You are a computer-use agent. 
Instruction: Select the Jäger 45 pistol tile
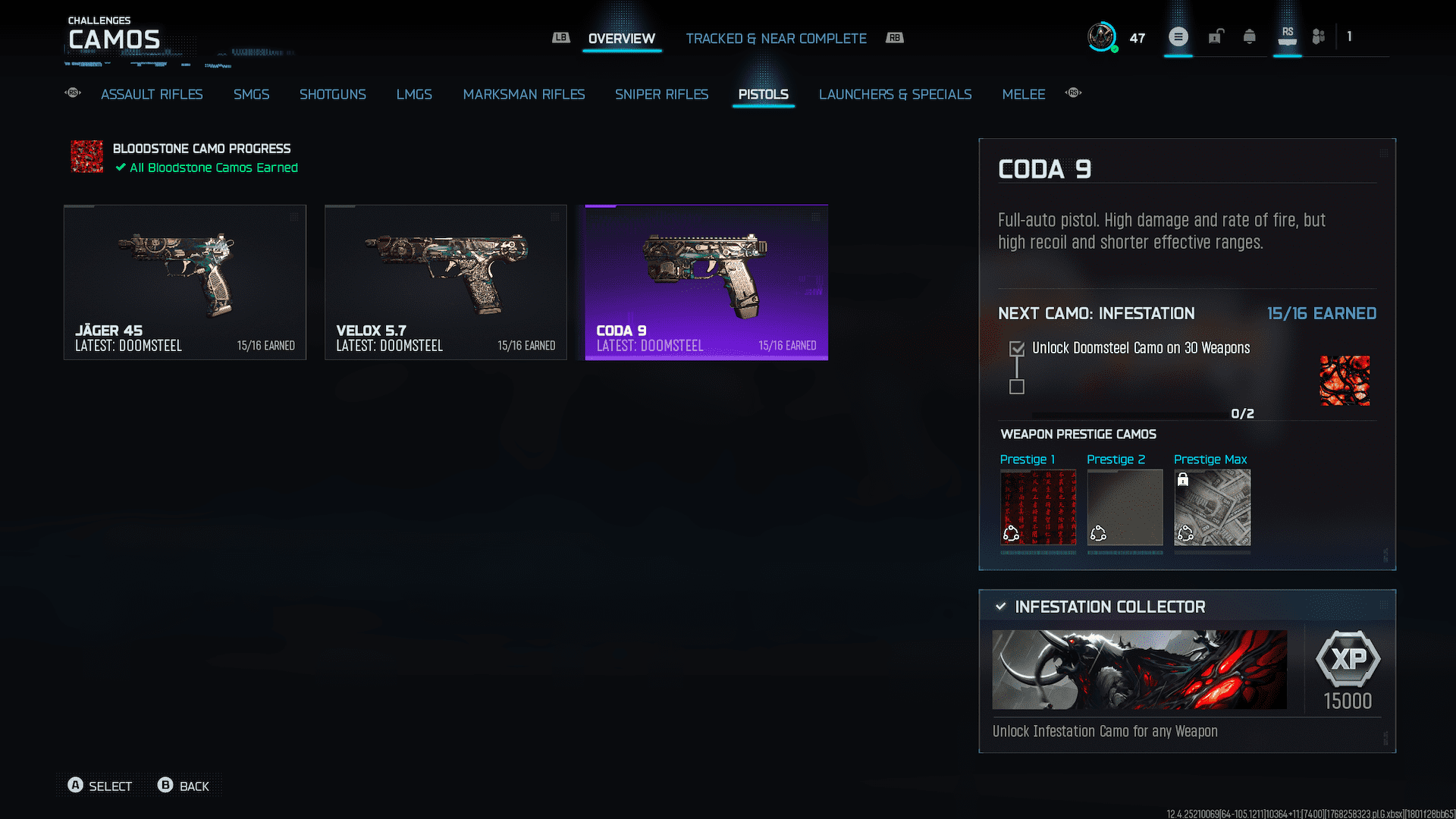185,282
